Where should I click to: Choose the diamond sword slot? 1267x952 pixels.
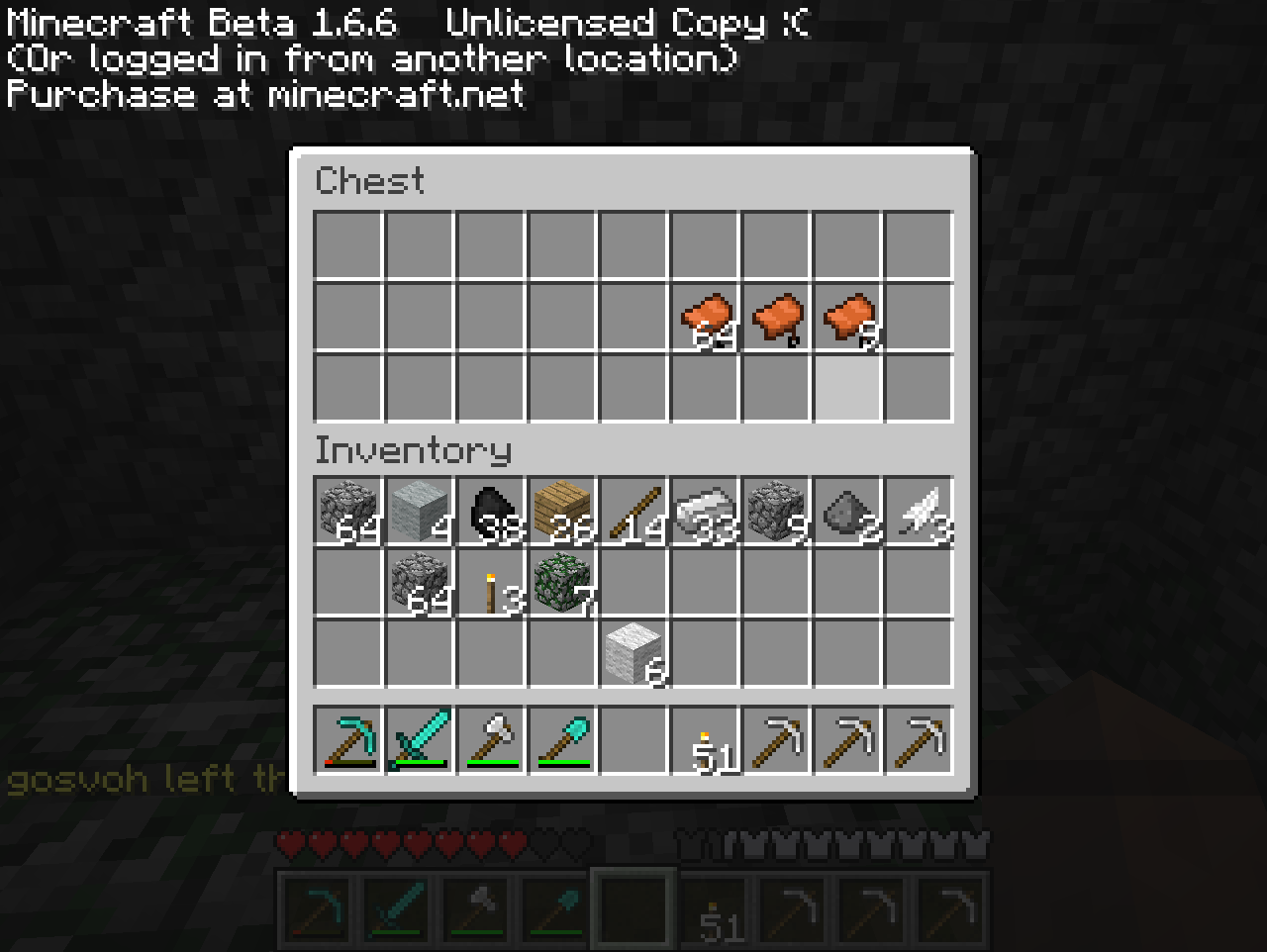pos(420,739)
